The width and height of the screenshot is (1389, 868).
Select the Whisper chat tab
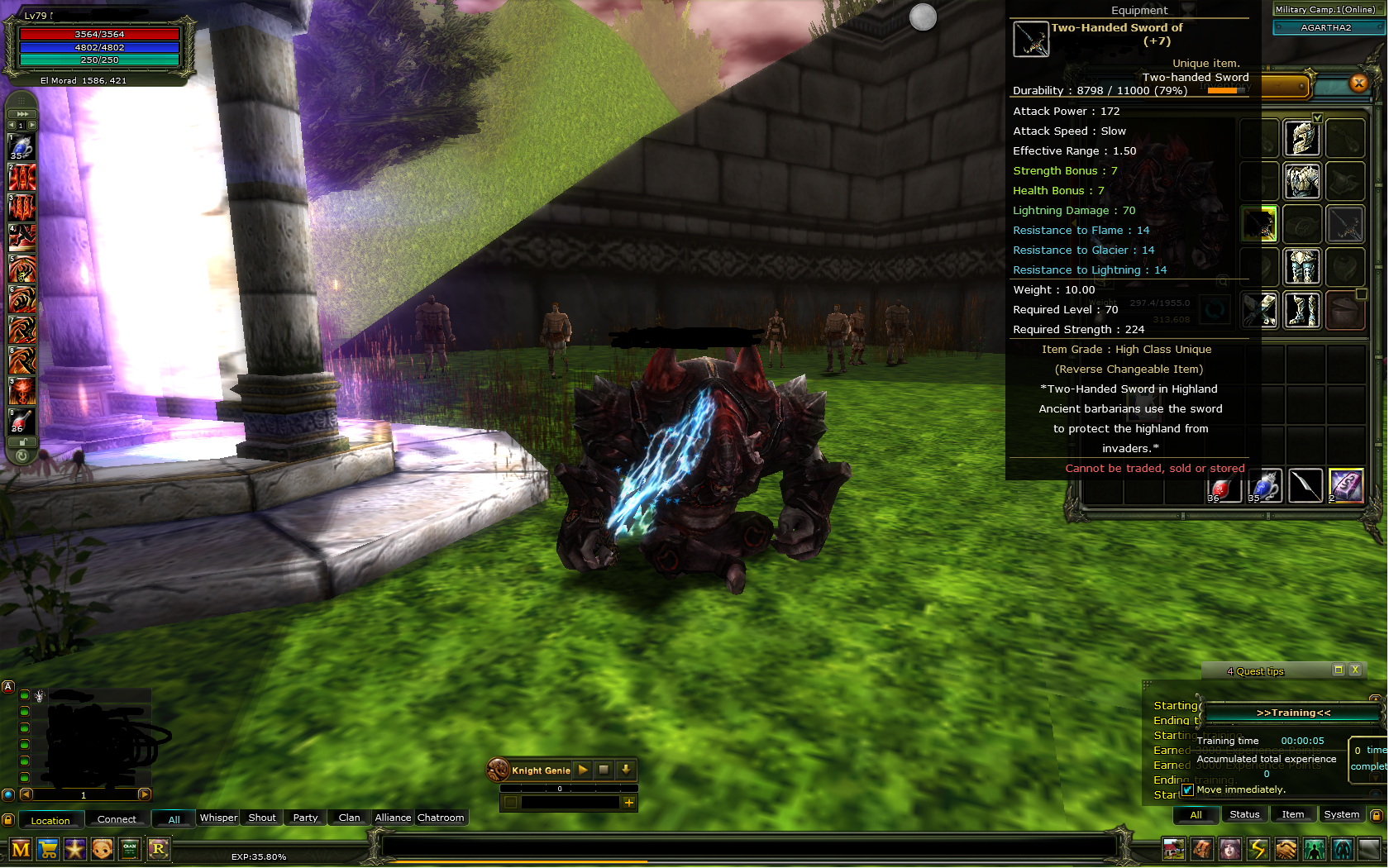coord(217,818)
